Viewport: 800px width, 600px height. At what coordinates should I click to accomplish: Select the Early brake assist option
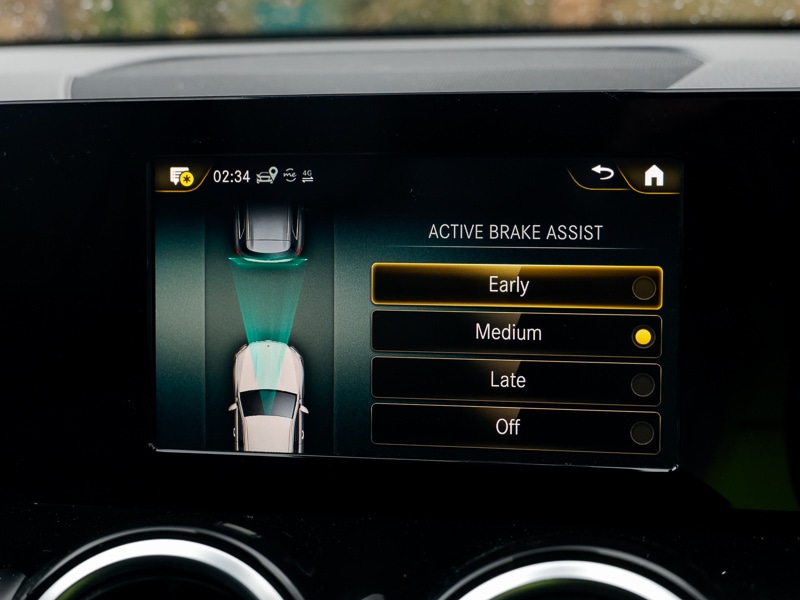click(516, 286)
